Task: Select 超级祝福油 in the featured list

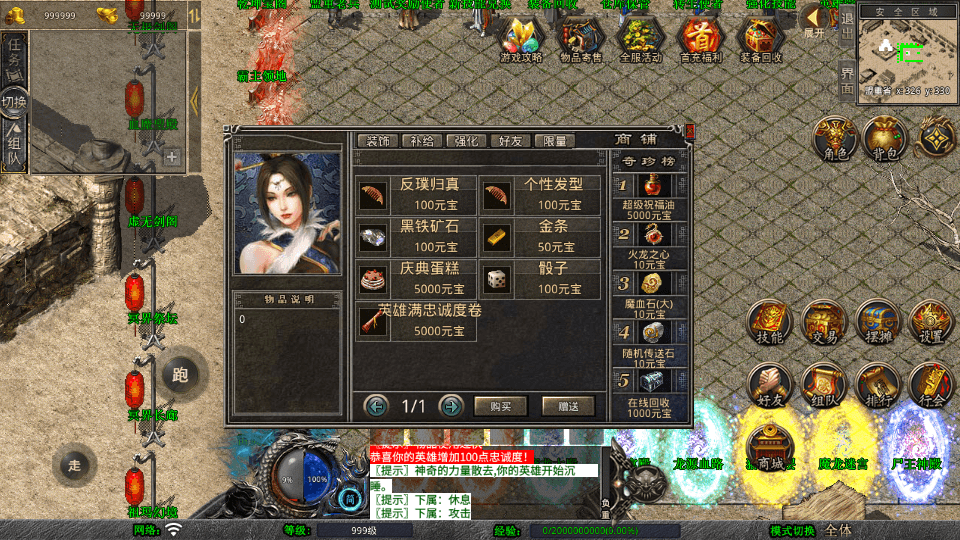Action: [650, 195]
